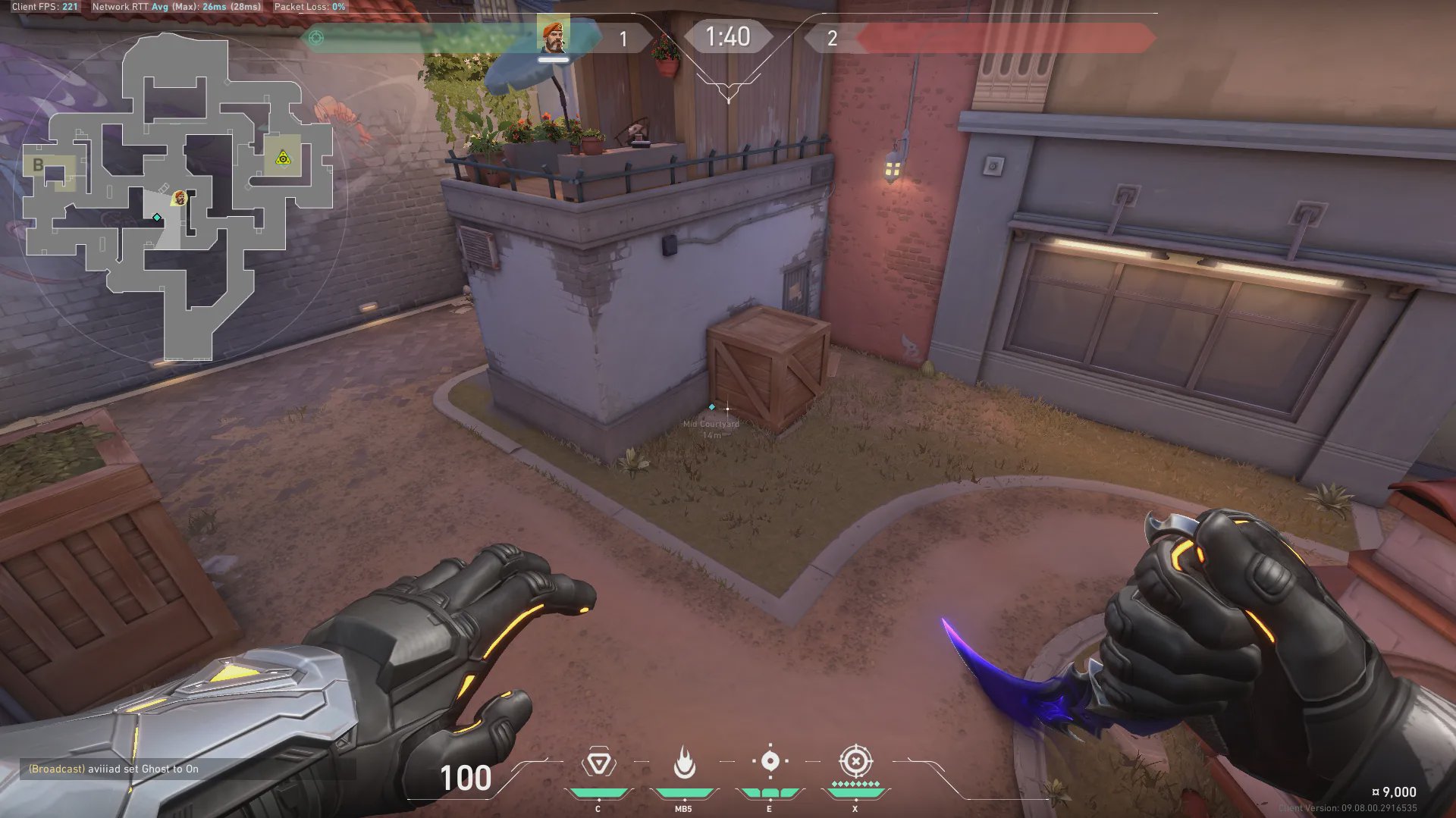Image resolution: width=1456 pixels, height=818 pixels.
Task: Click the player's agent icon on the minimap
Action: 179,198
